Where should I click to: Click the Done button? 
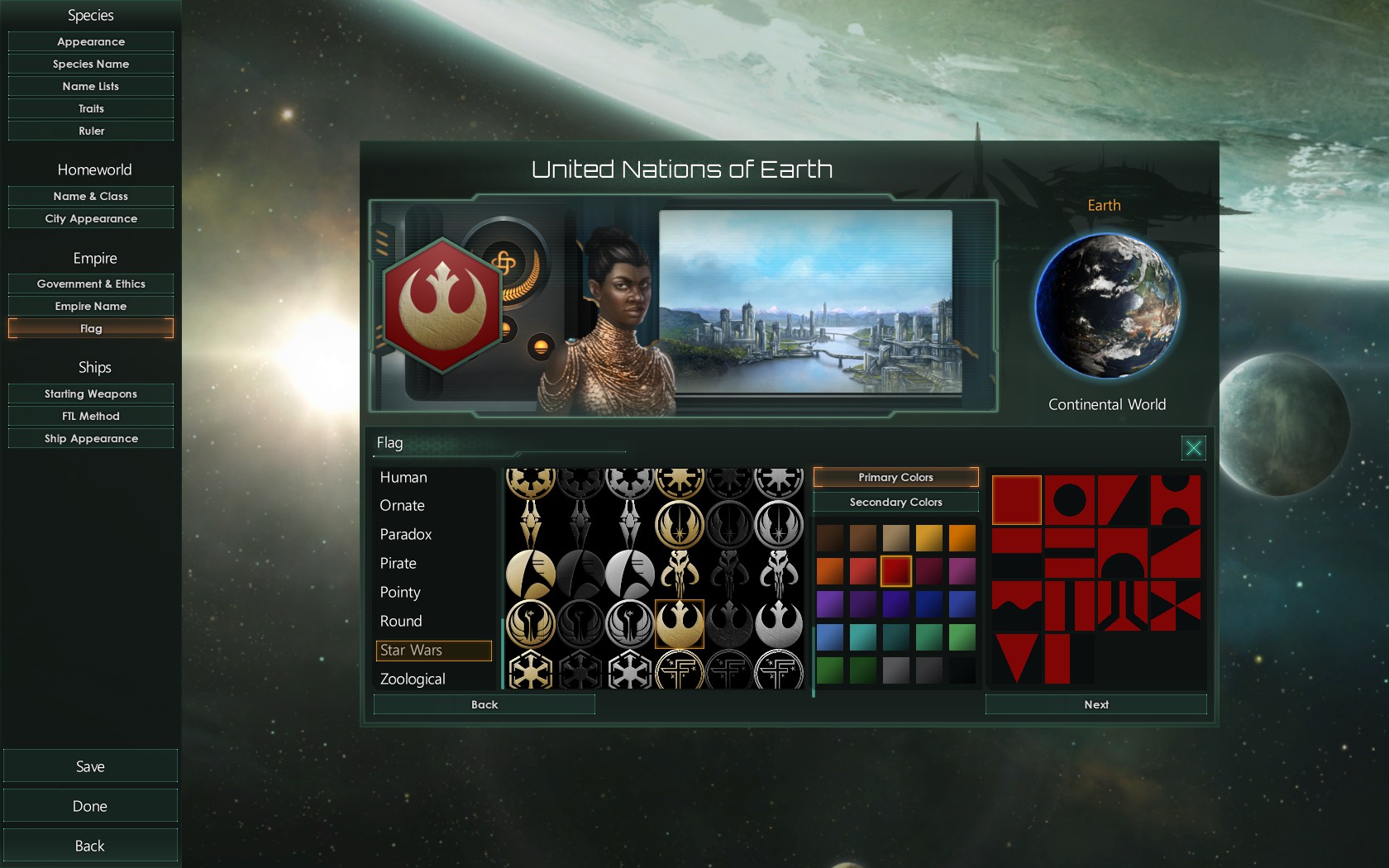[x=90, y=806]
